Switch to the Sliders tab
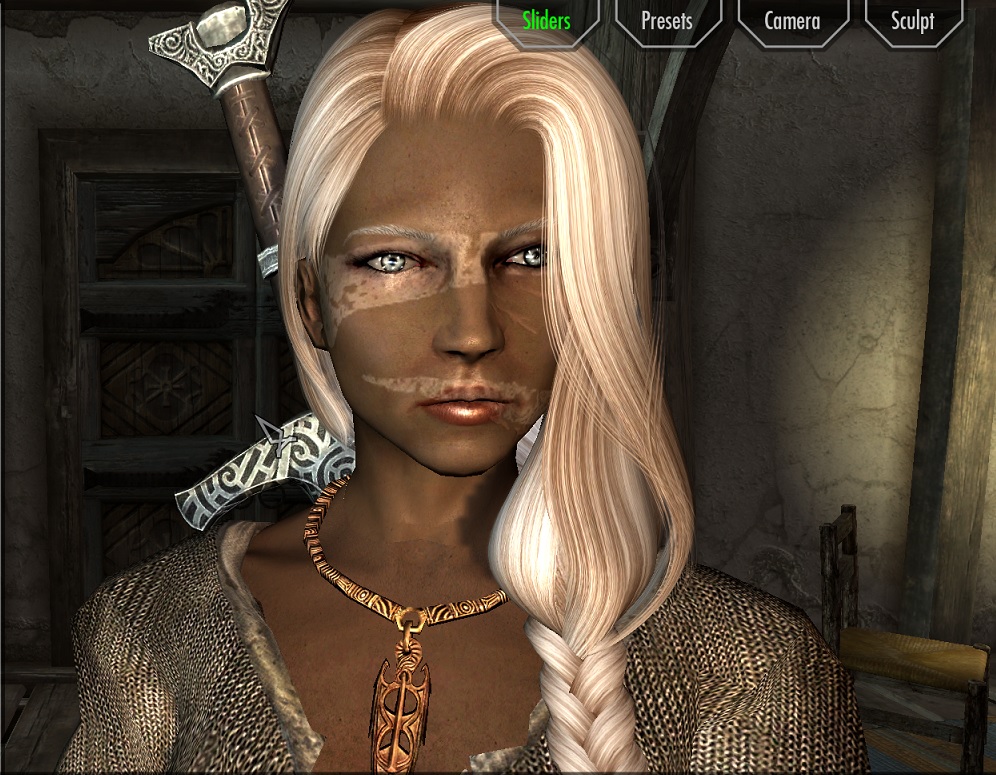Image resolution: width=996 pixels, height=775 pixels. point(546,20)
